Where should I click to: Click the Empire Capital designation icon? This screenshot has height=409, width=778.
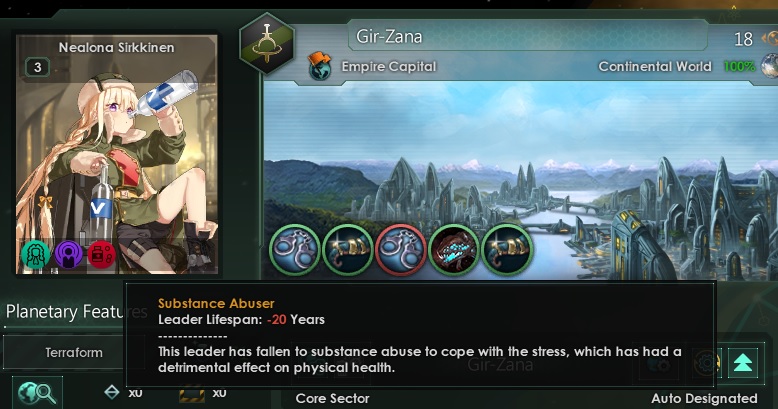[x=321, y=66]
